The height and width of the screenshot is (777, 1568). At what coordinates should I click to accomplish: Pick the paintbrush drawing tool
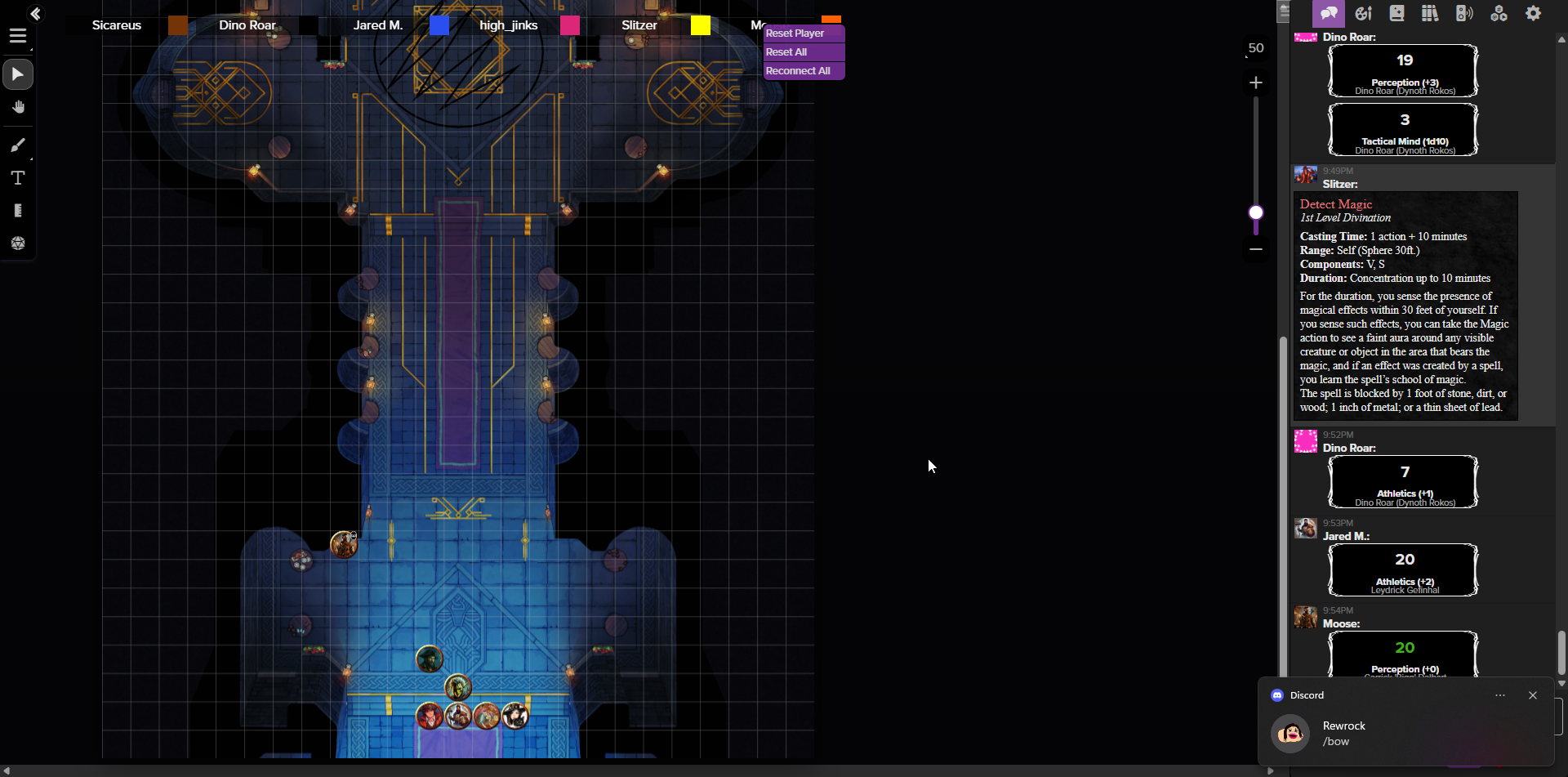coord(18,145)
